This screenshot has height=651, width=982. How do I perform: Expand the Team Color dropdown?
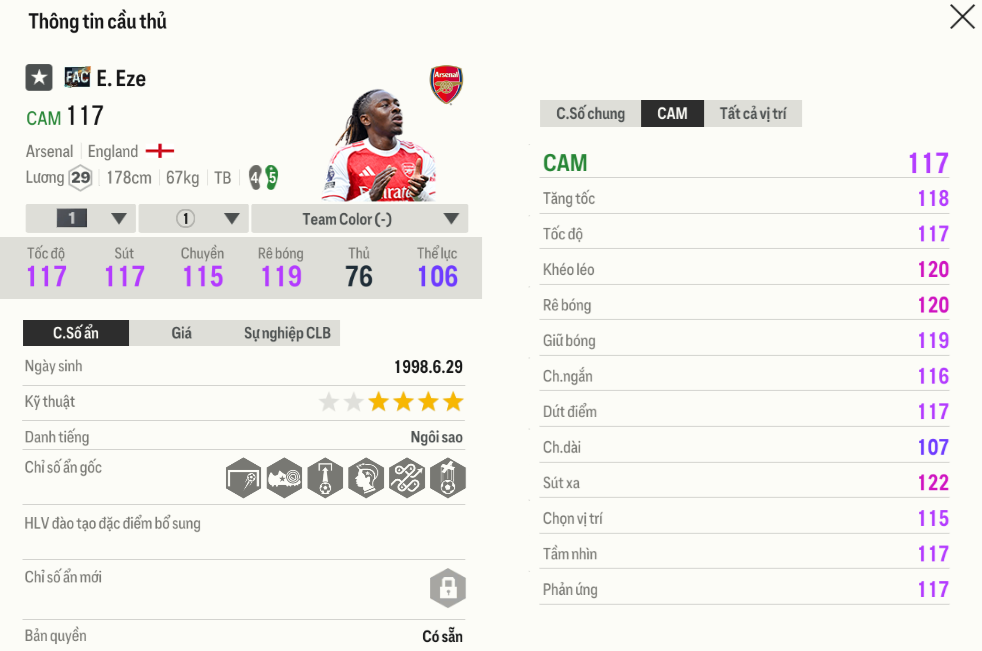pos(359,219)
